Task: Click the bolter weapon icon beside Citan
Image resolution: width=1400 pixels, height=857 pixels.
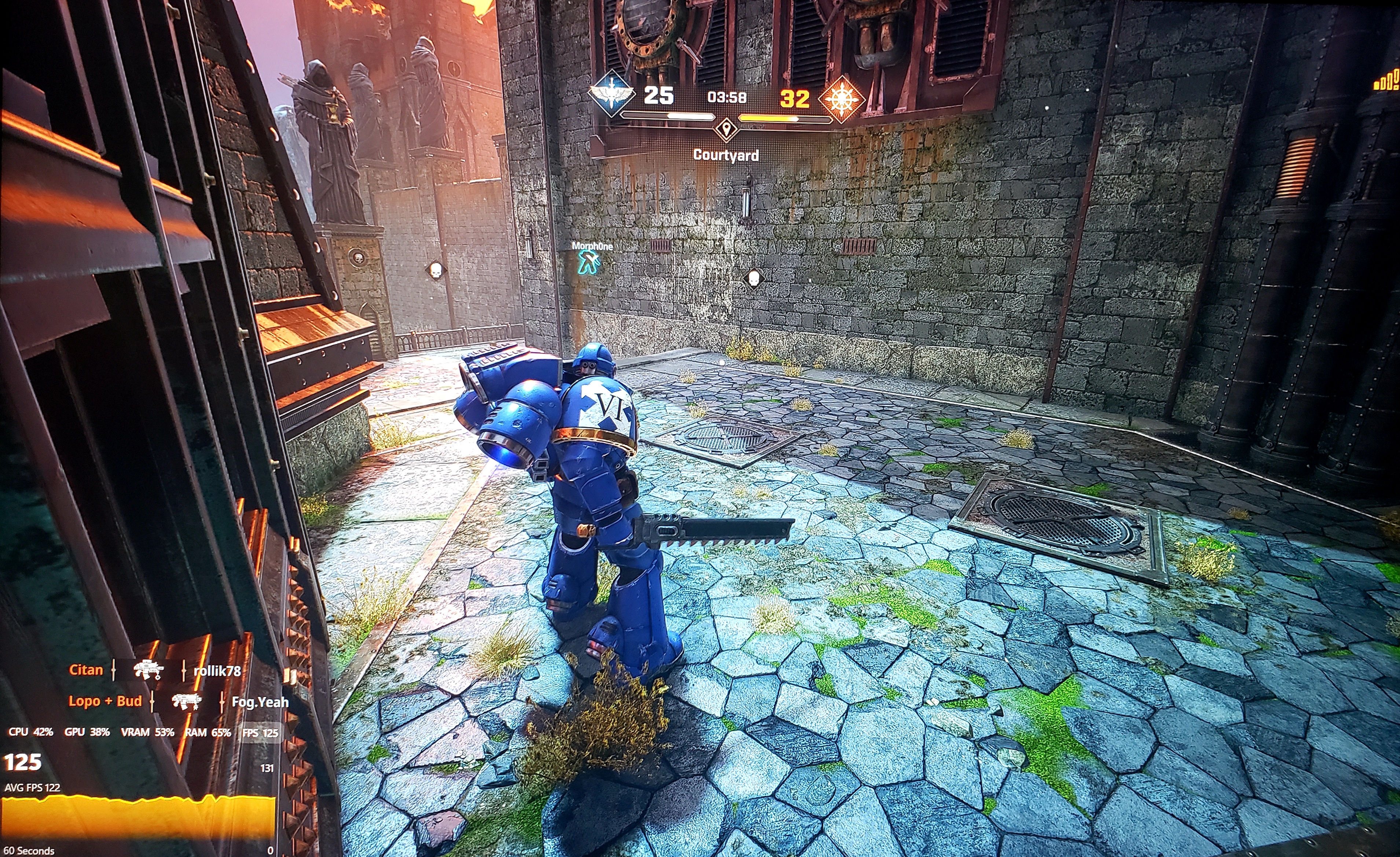Action: (148, 670)
